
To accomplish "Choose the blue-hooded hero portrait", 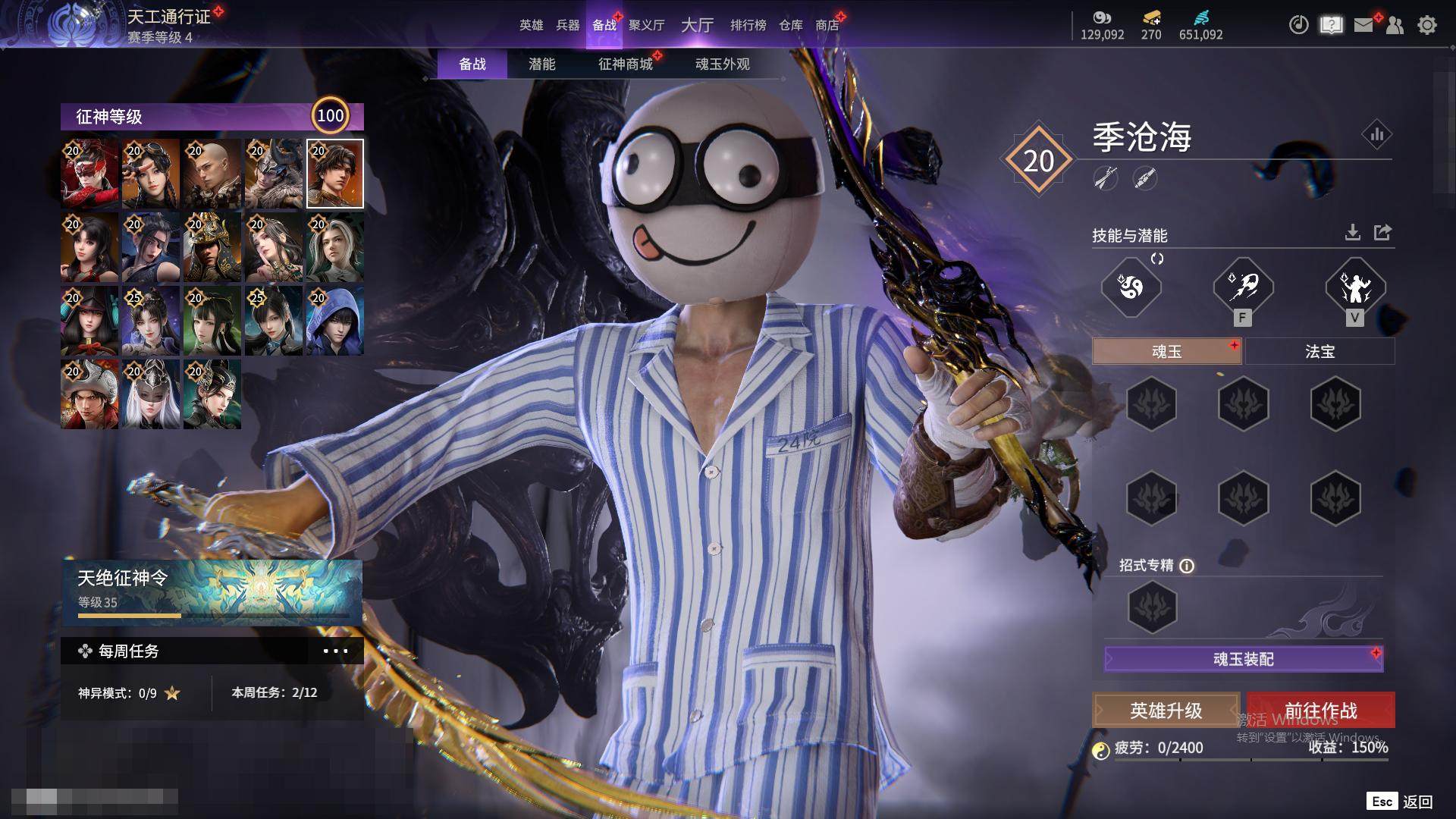I will tap(334, 321).
